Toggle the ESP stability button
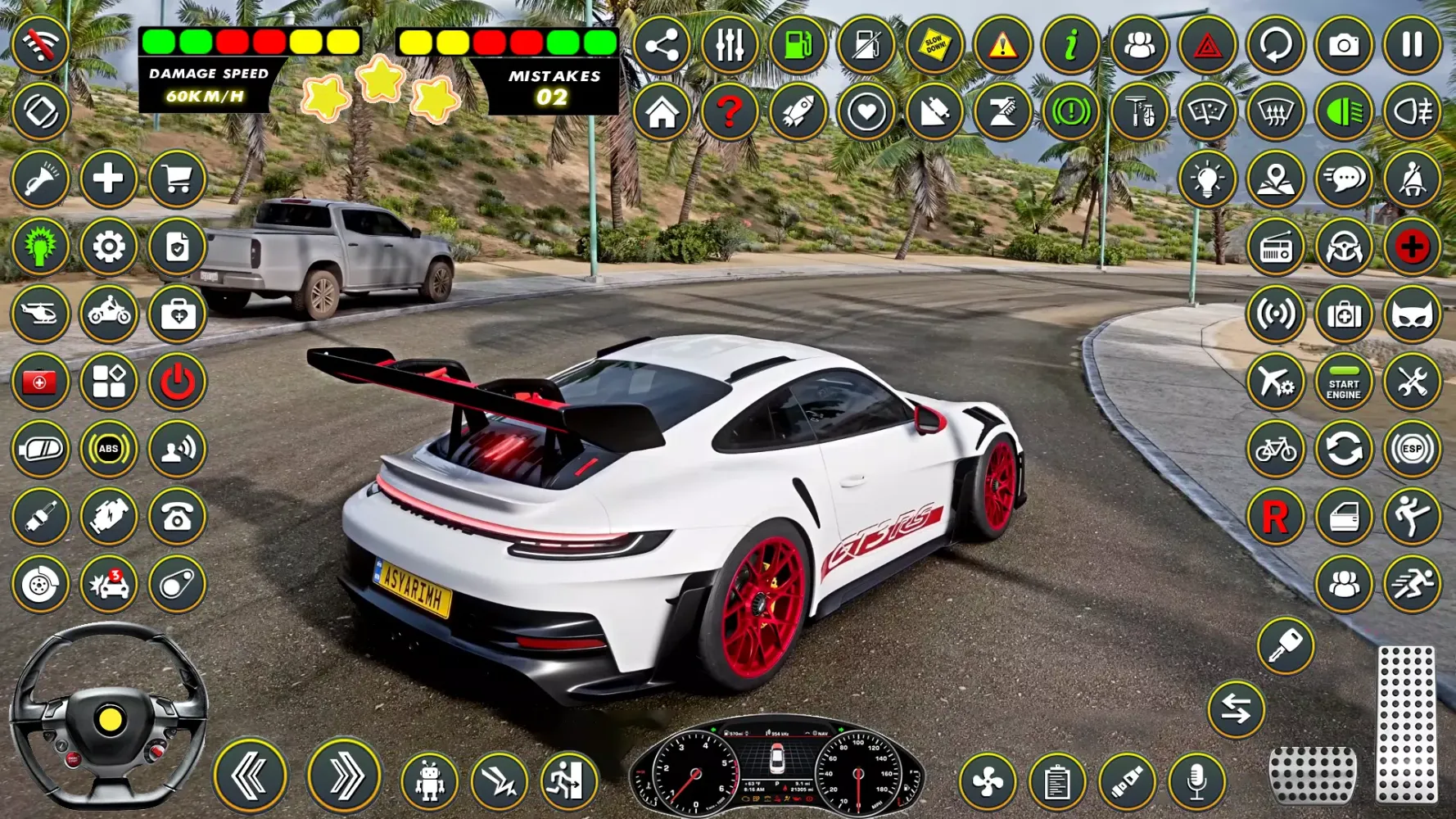Viewport: 1456px width, 819px height. pyautogui.click(x=1412, y=449)
